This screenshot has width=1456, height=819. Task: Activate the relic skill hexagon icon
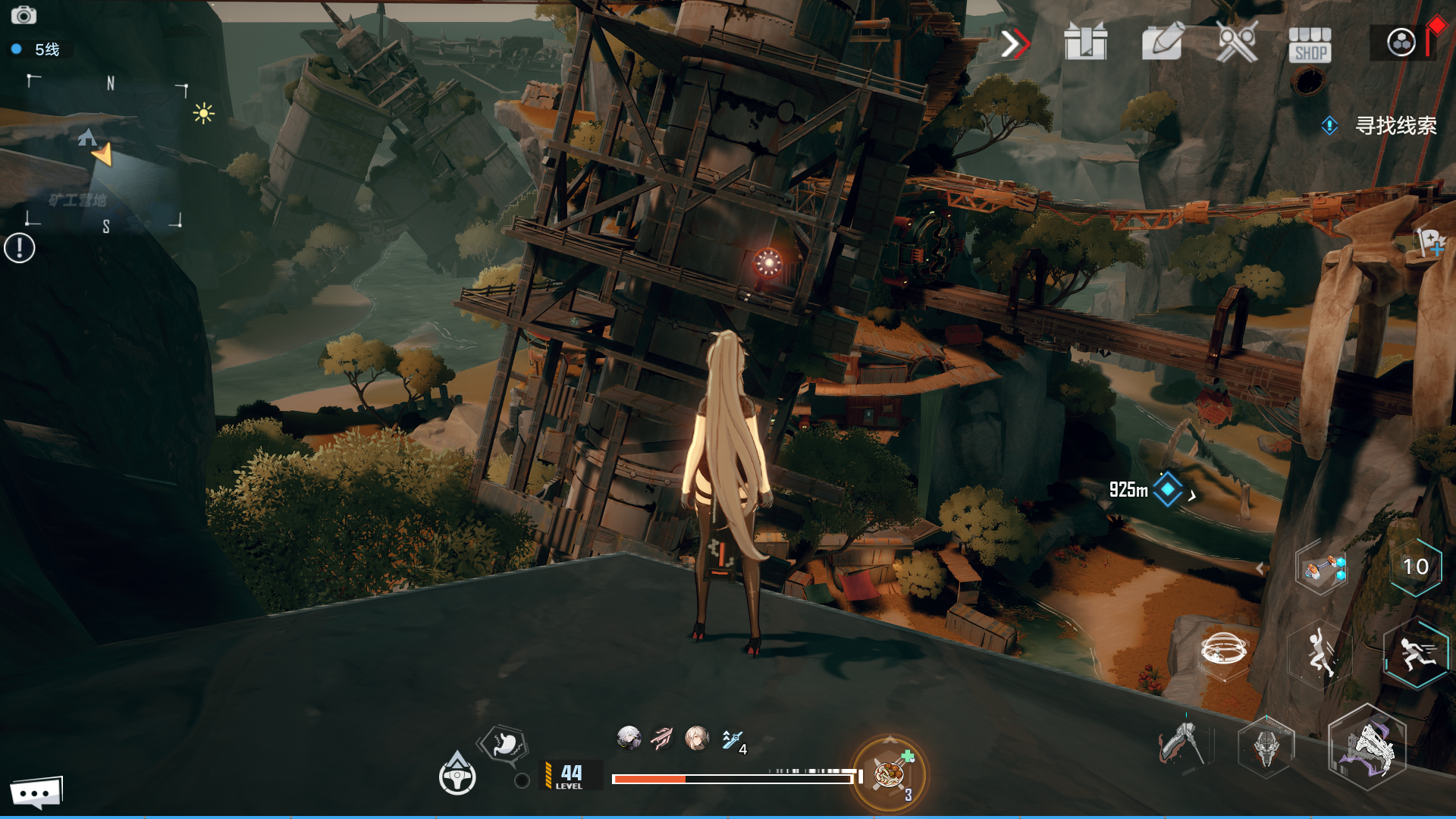1321,569
